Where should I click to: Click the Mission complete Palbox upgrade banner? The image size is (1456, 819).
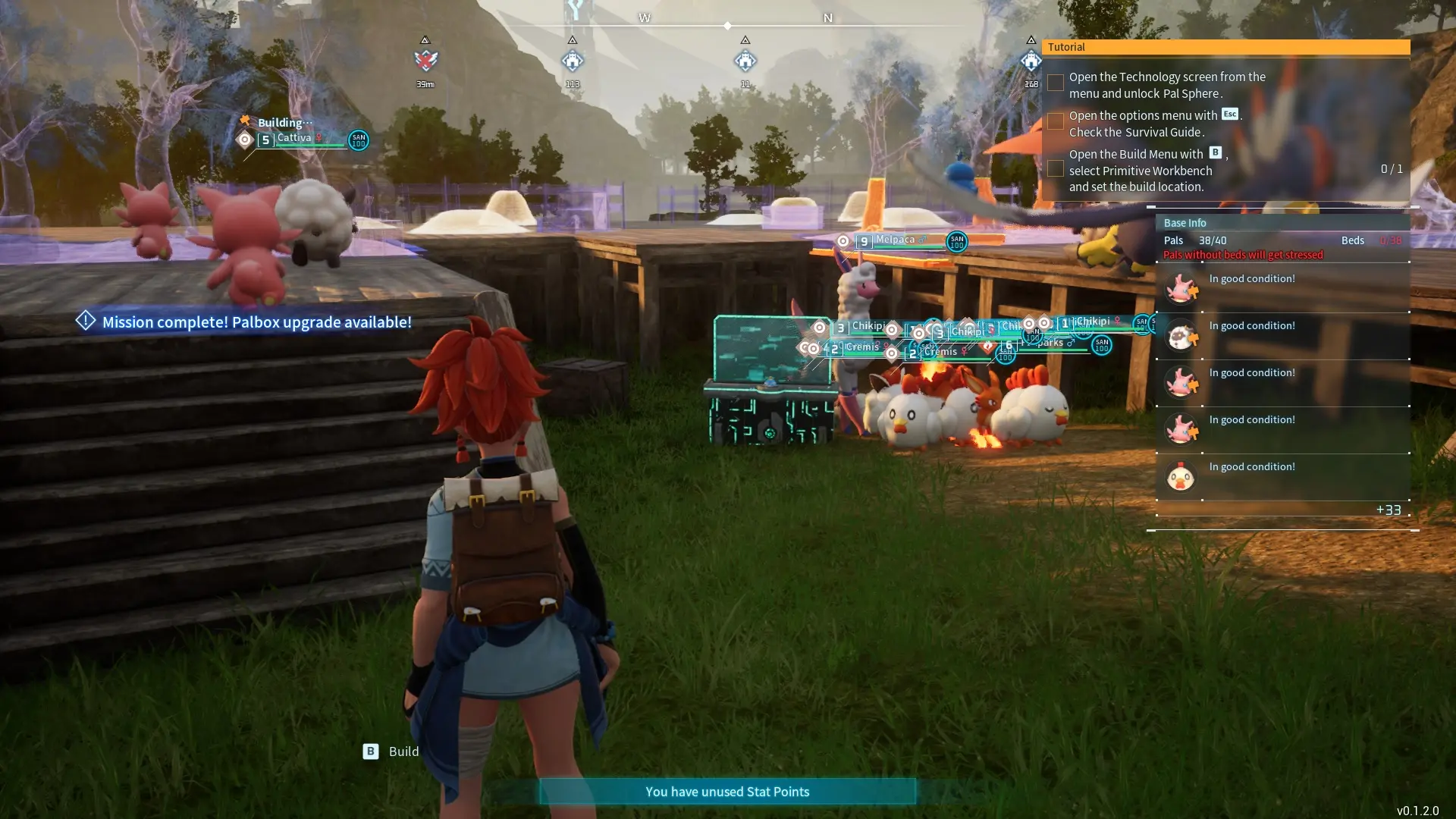click(244, 322)
